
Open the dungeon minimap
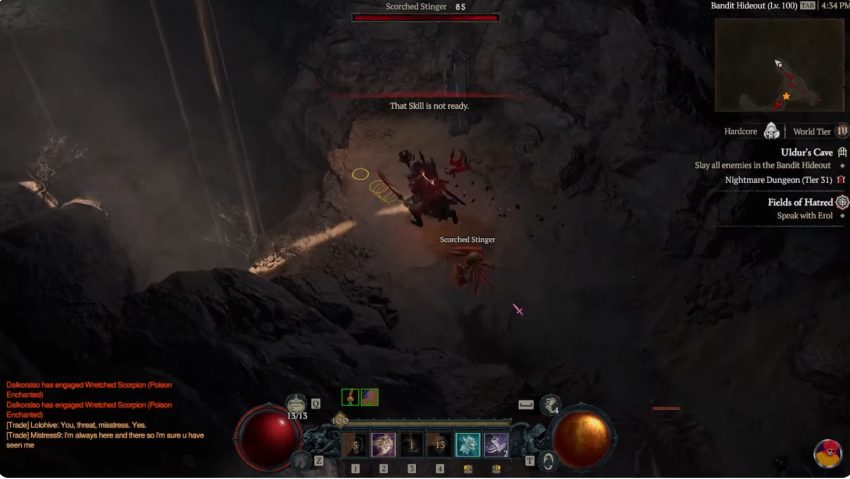pyautogui.click(x=779, y=65)
